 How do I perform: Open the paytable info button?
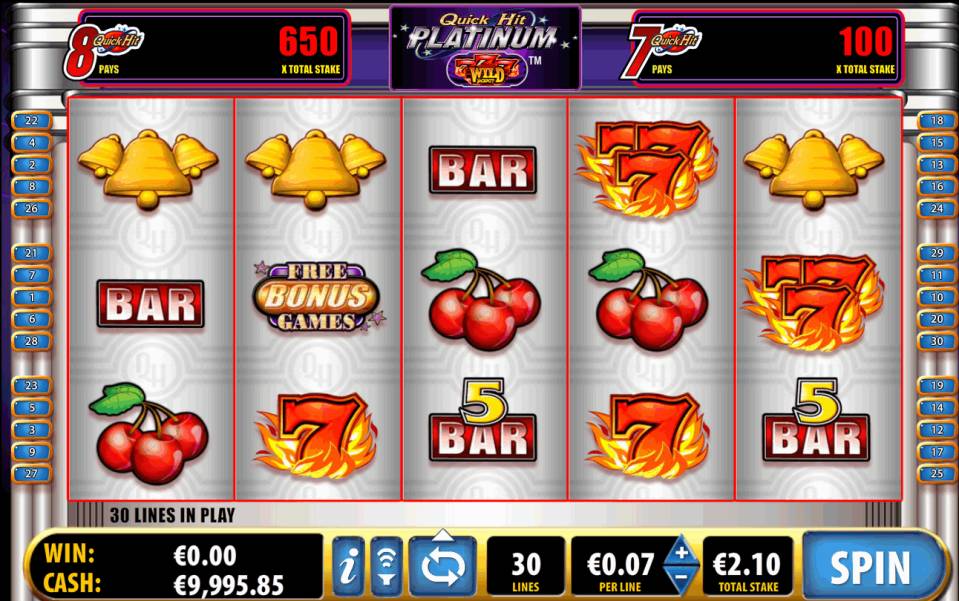tap(348, 566)
